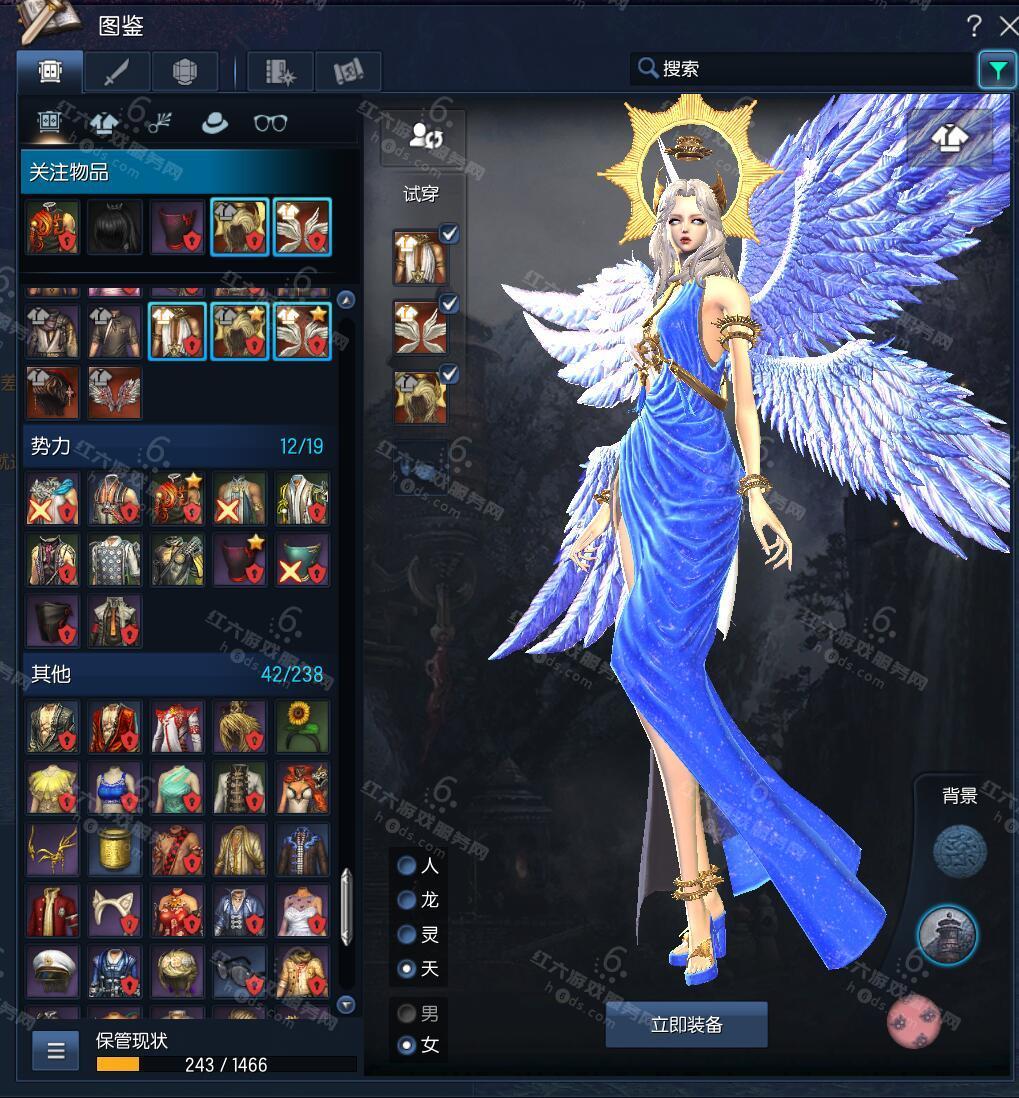
Task: Open the green filter funnel button
Action: coord(996,69)
